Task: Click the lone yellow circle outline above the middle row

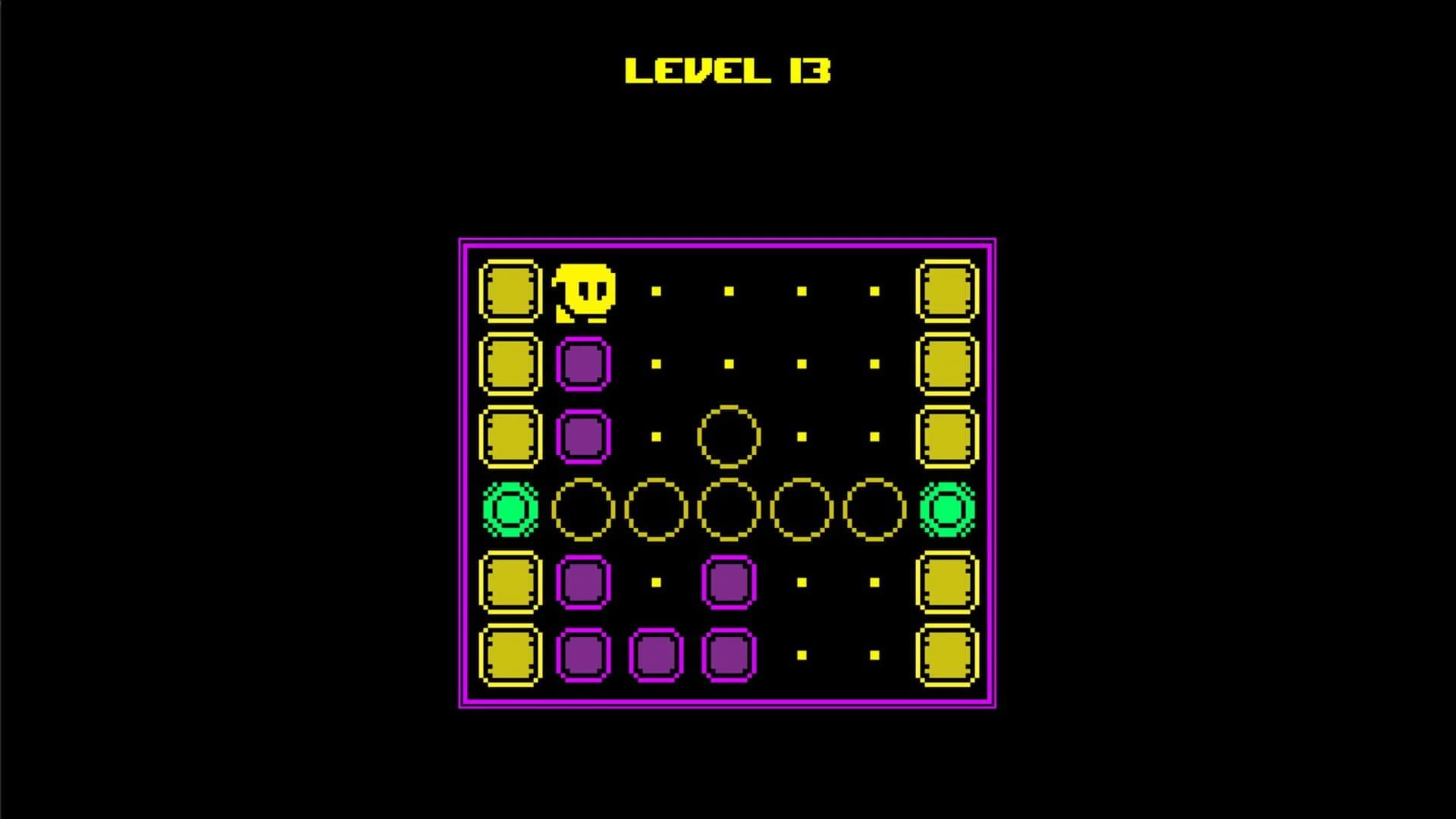Action: [x=728, y=436]
